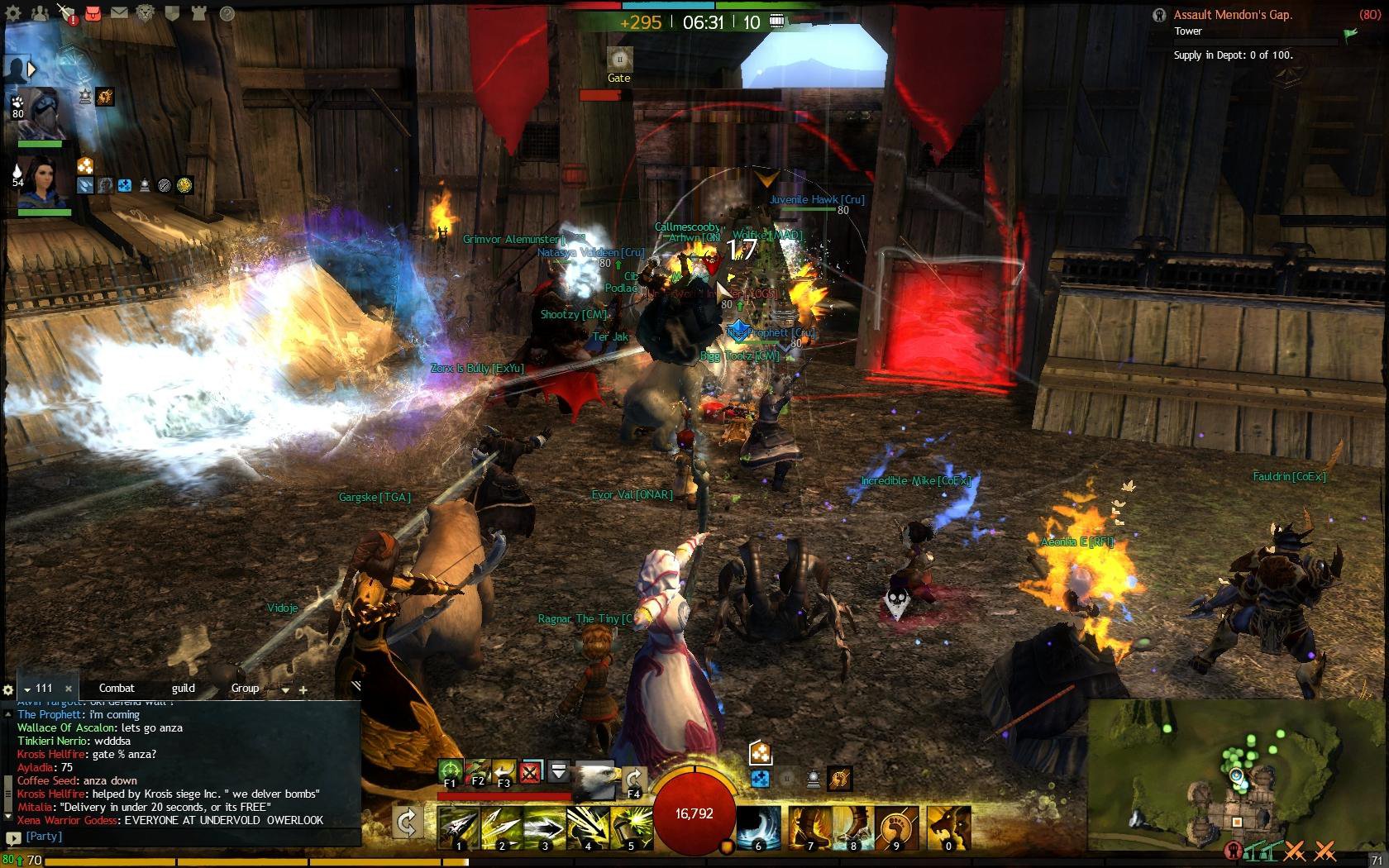
Task: Switch to the guild chat tab
Action: [x=183, y=688]
